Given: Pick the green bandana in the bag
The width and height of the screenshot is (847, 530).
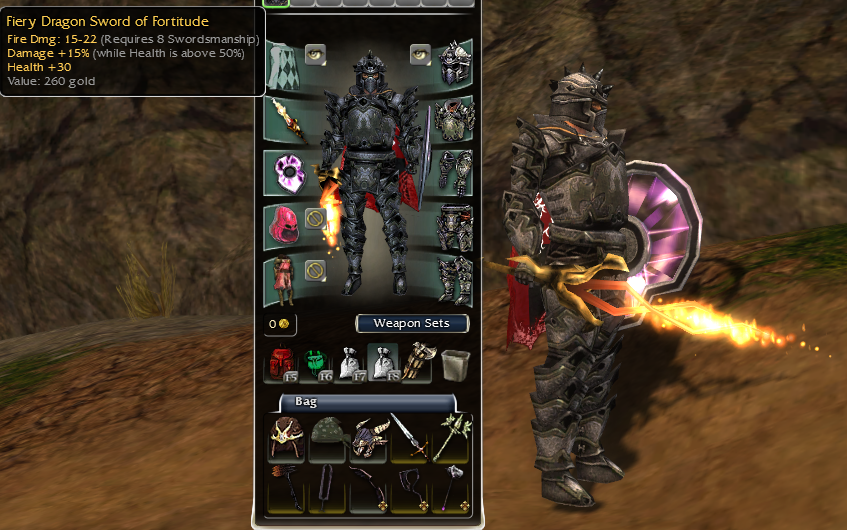Looking at the screenshot, I should pos(328,437).
